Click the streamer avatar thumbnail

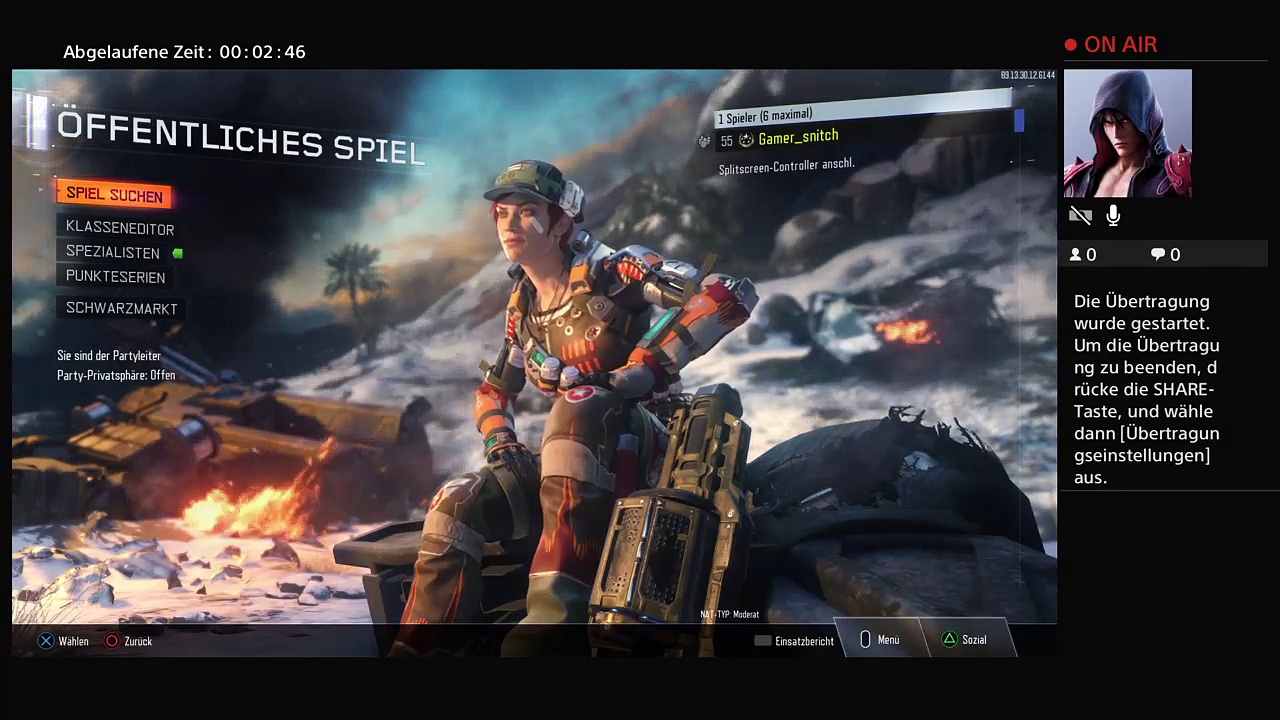pos(1127,133)
